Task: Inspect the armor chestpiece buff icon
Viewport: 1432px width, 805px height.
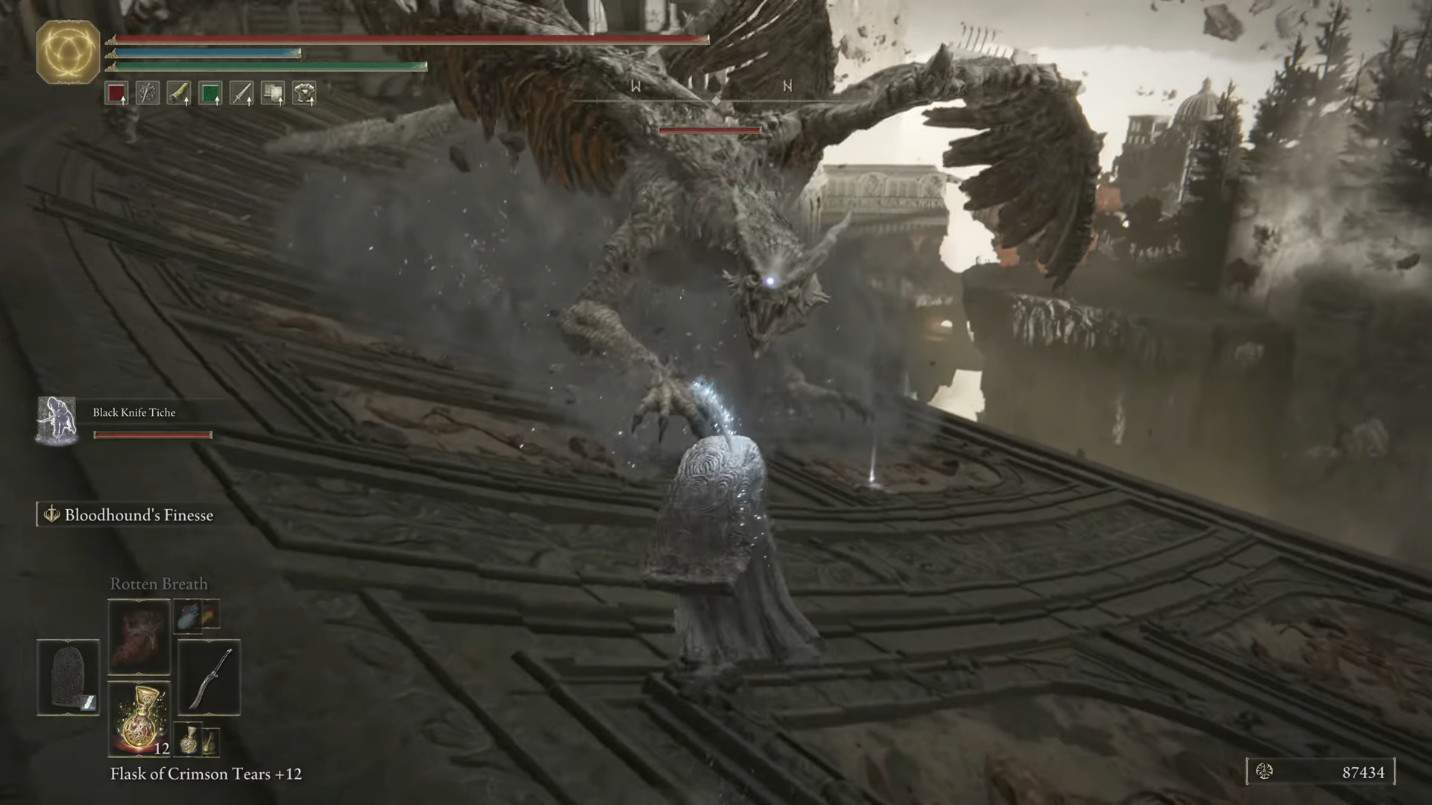Action: 304,94
